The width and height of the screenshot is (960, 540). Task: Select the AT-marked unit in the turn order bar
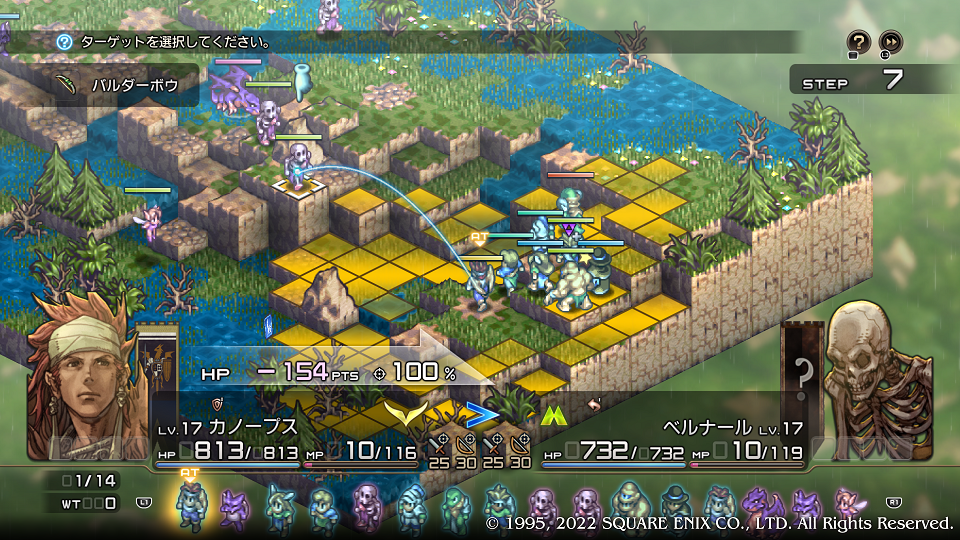pos(189,505)
